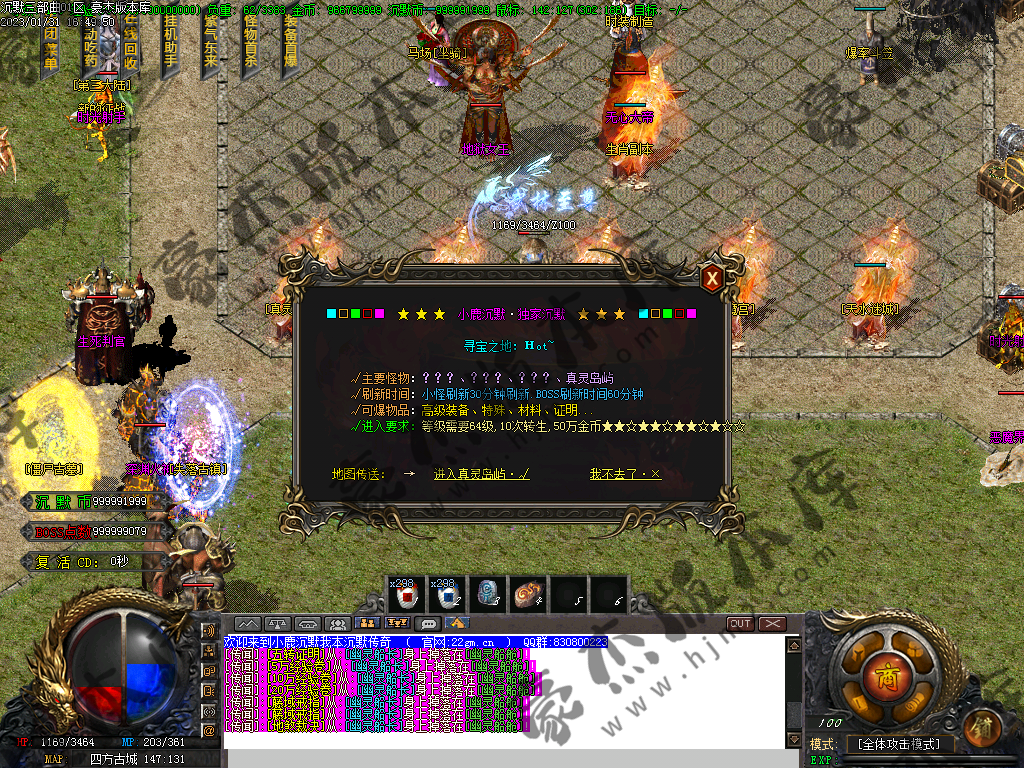Open the 怪物首杀 banner

click(x=250, y=45)
